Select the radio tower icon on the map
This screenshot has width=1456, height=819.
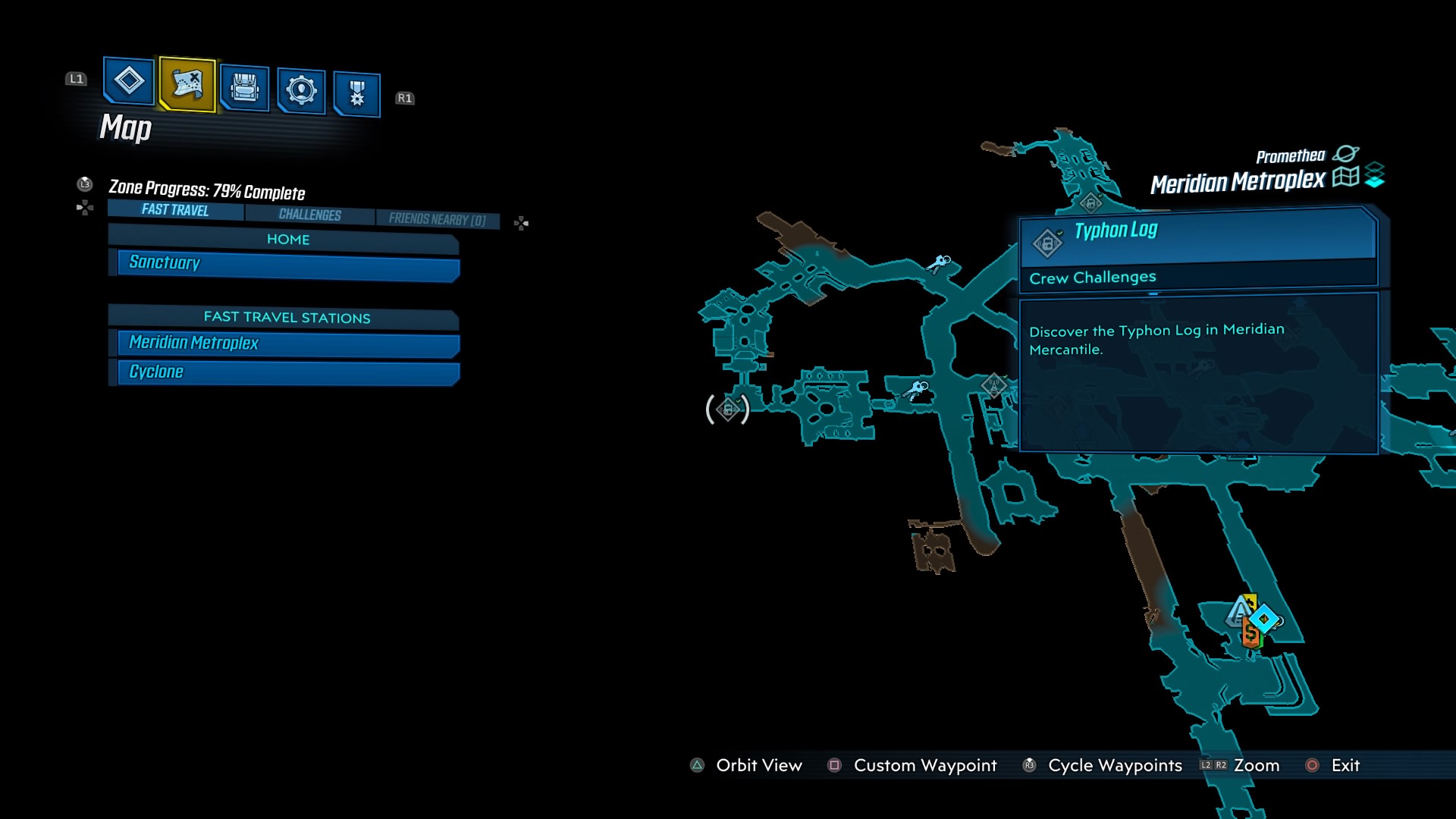[x=993, y=386]
